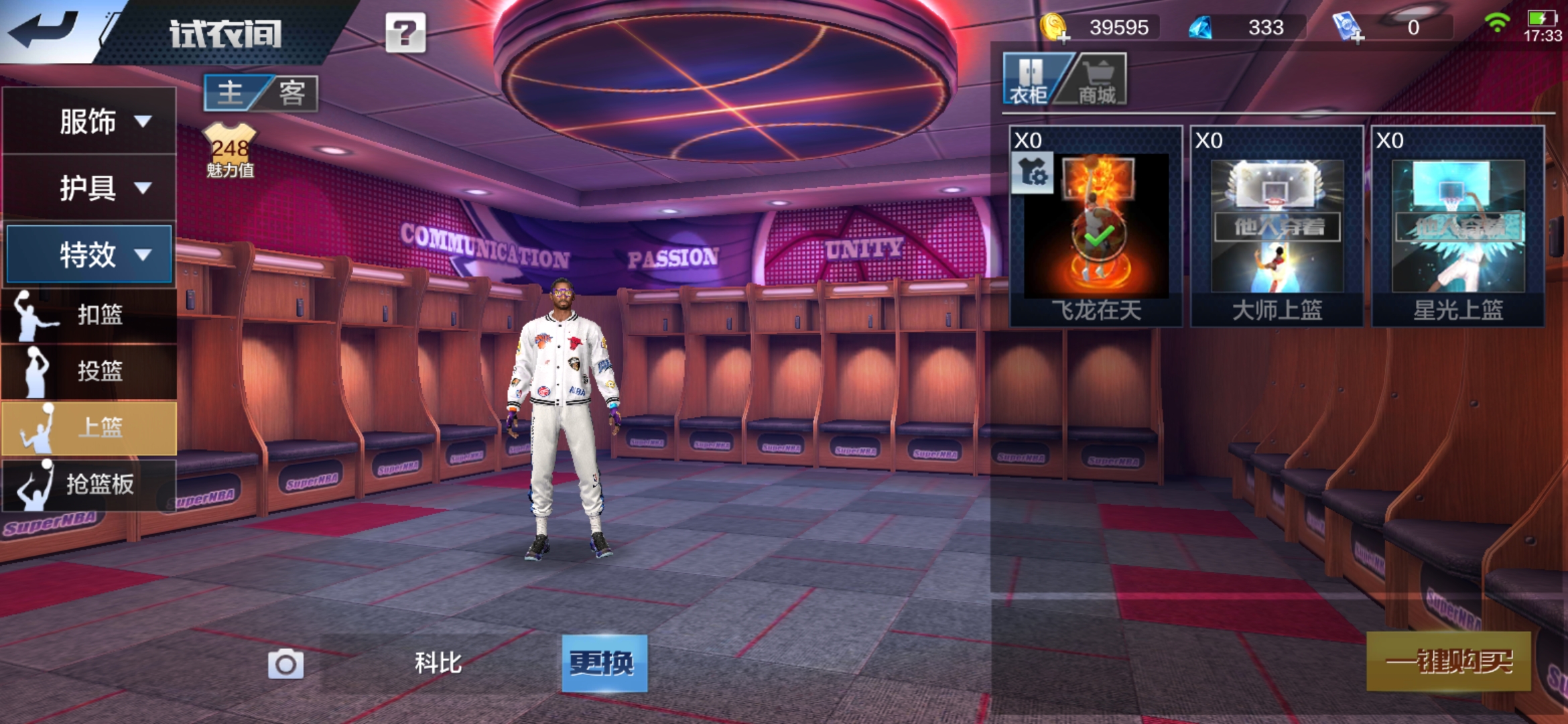This screenshot has height=724, width=1568.
Task: Select the 飞龙在天 layup effect
Action: click(1096, 227)
